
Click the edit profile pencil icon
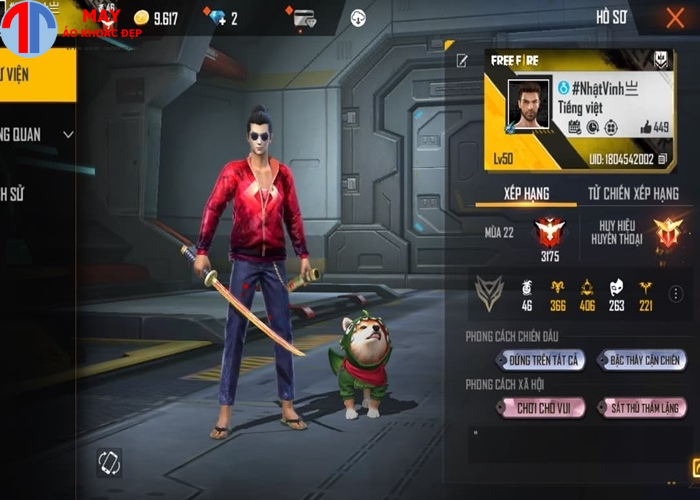point(462,61)
